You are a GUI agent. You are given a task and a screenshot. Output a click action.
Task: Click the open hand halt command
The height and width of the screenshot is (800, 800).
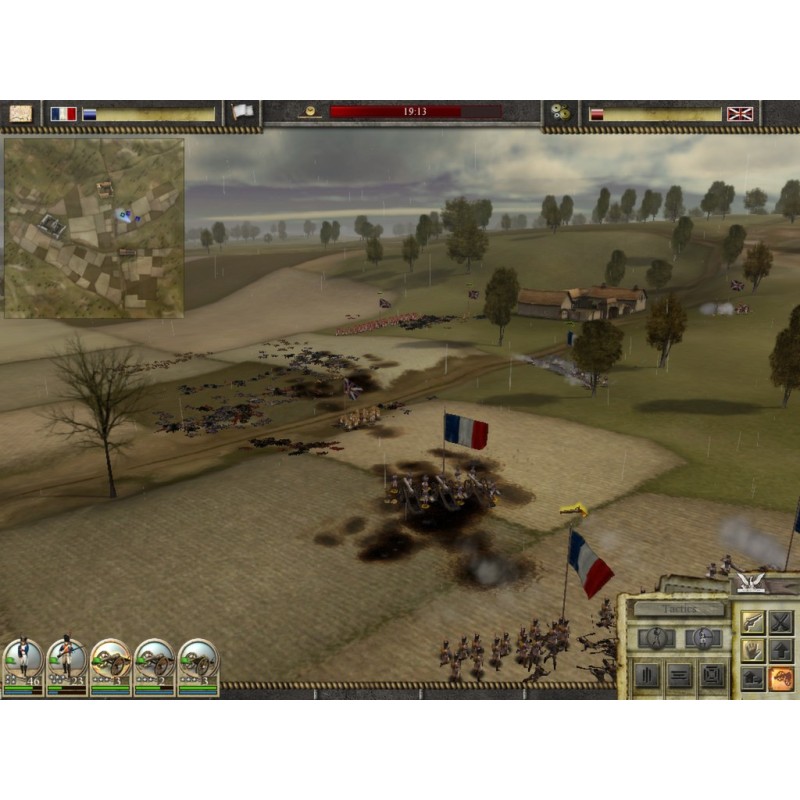tap(752, 650)
